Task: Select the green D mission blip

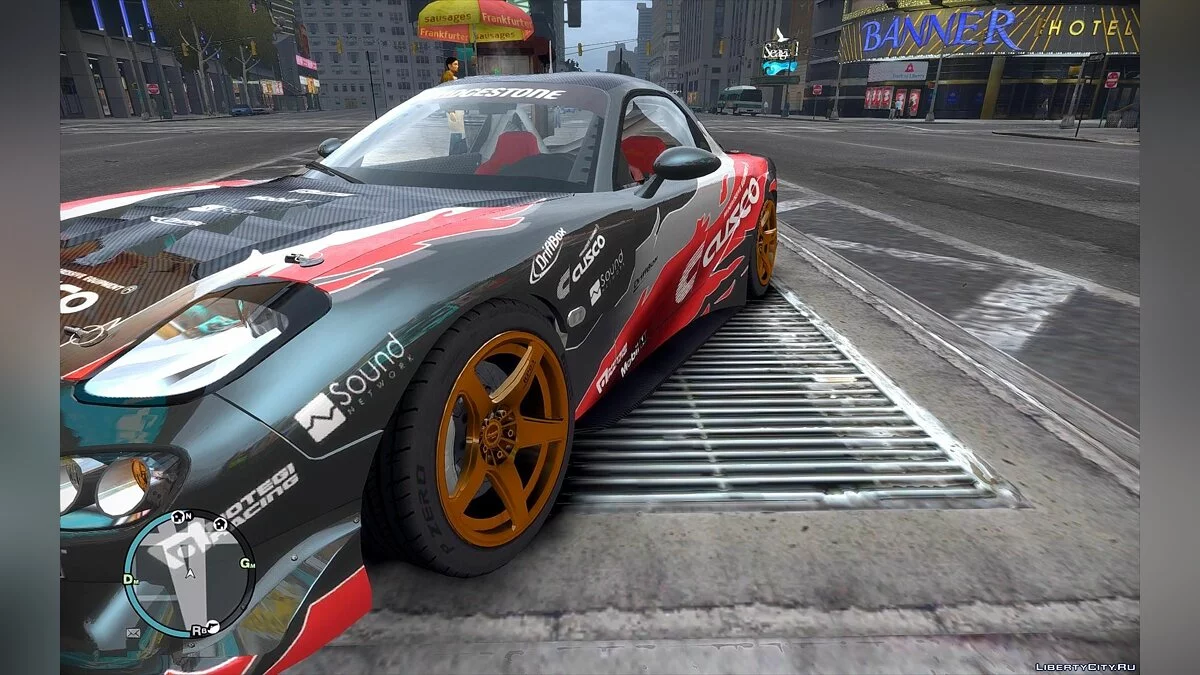Action: coord(129,579)
